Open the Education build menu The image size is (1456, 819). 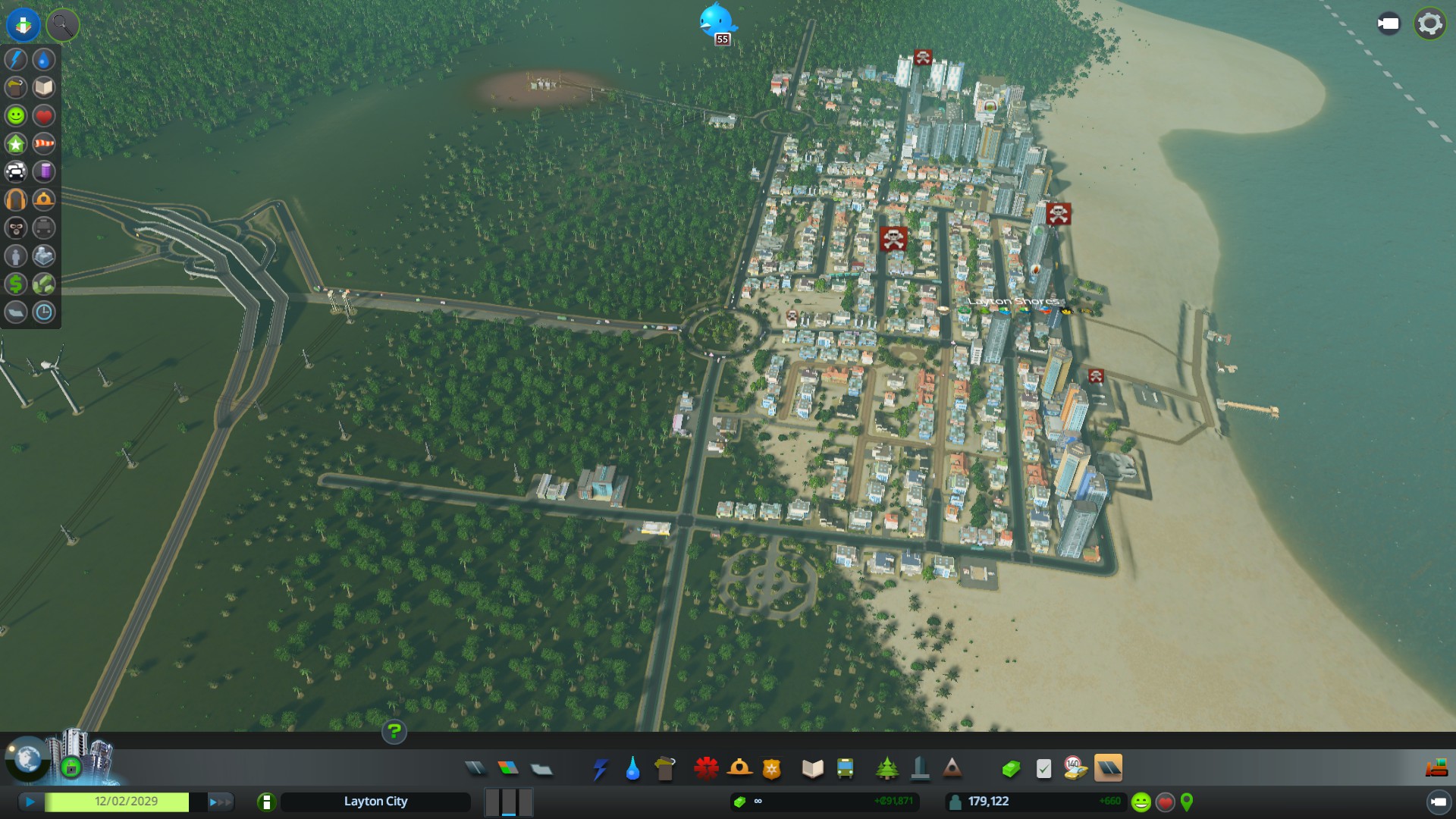pos(812,769)
